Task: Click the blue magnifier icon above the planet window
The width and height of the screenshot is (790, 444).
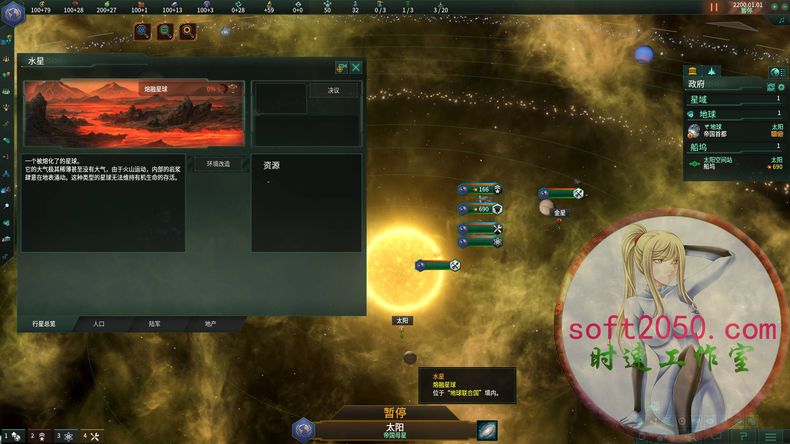Action: pos(143,32)
